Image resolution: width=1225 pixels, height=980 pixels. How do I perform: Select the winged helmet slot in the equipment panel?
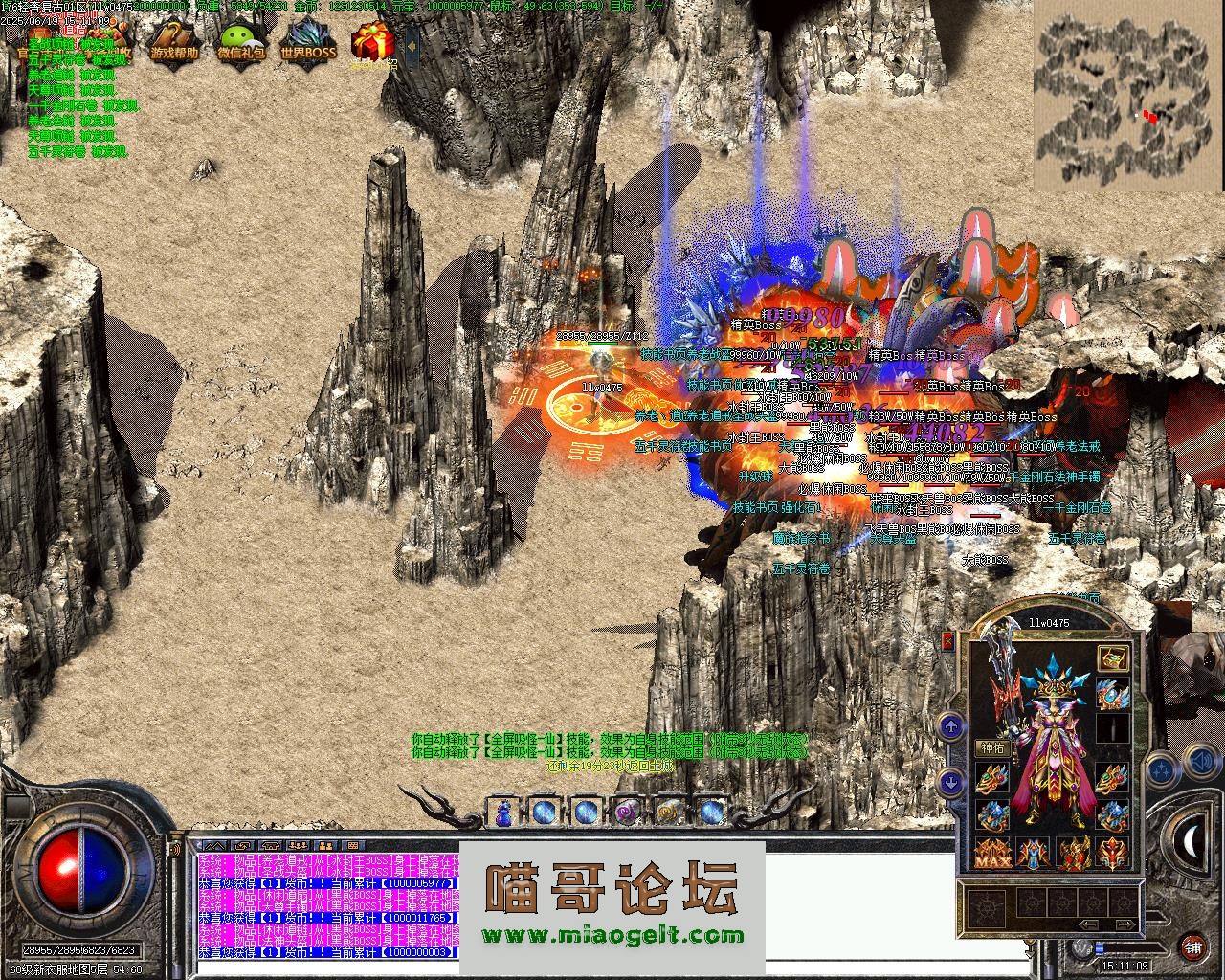pyautogui.click(x=1112, y=693)
